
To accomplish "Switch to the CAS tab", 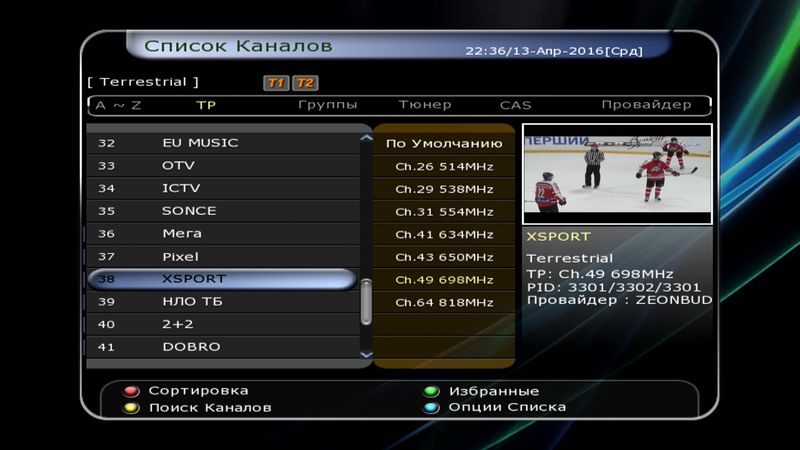I will (515, 105).
